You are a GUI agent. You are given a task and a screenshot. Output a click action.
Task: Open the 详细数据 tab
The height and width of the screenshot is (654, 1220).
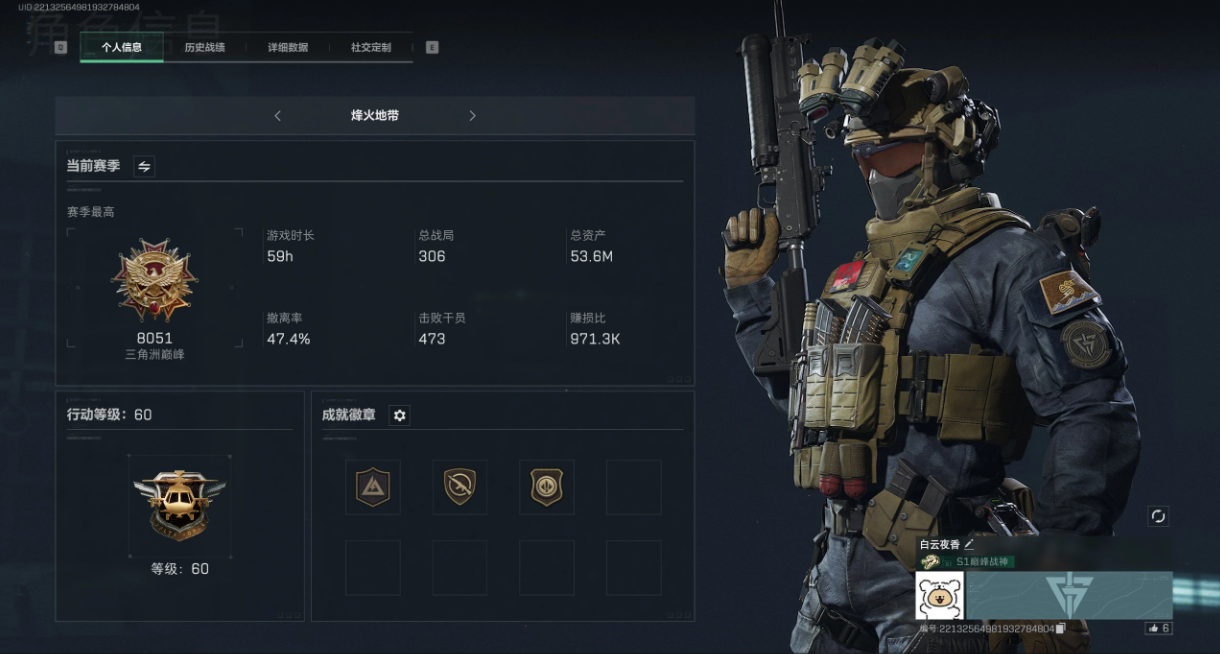(x=287, y=47)
